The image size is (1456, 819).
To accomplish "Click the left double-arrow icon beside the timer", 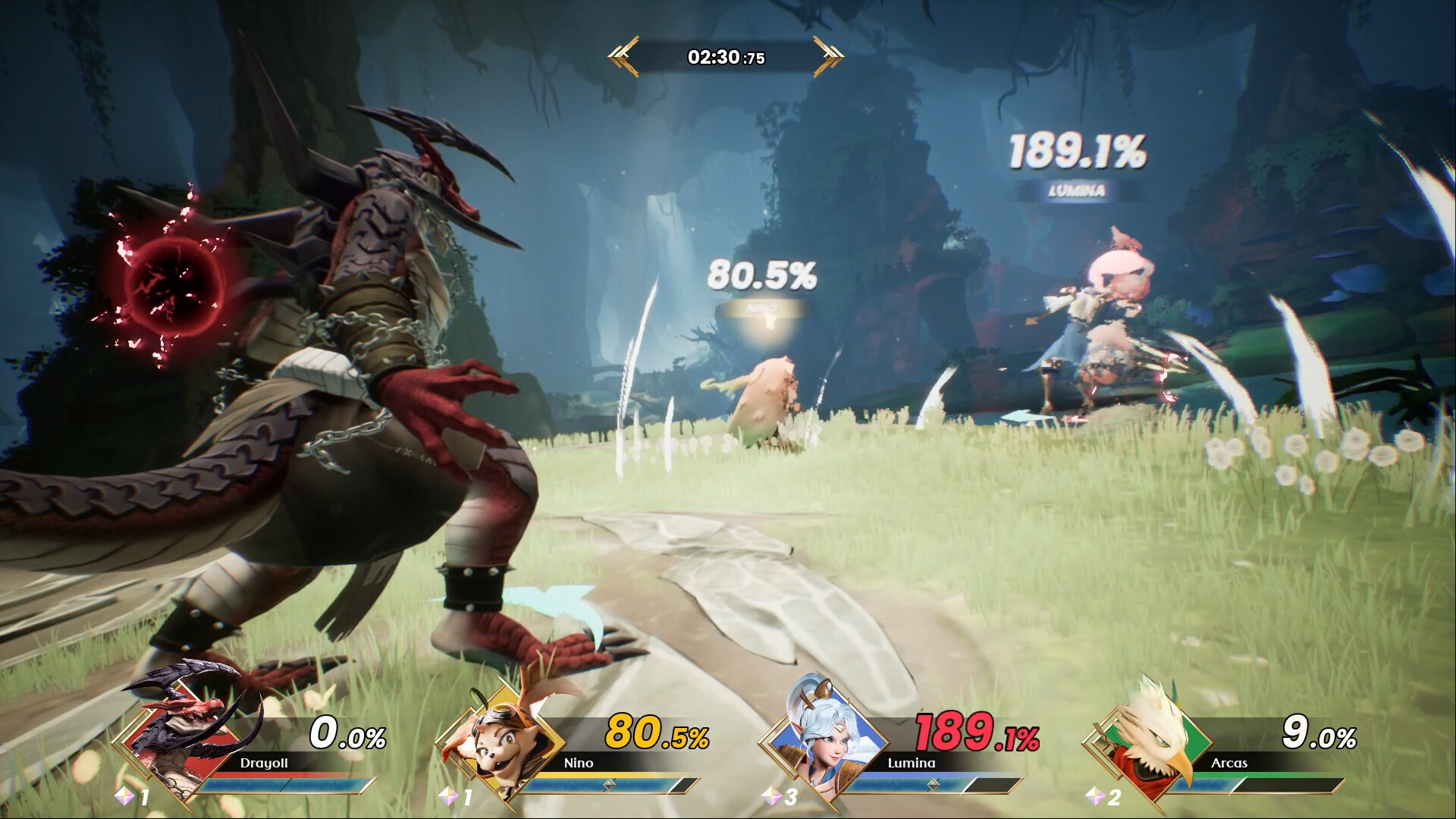I will pos(620,55).
